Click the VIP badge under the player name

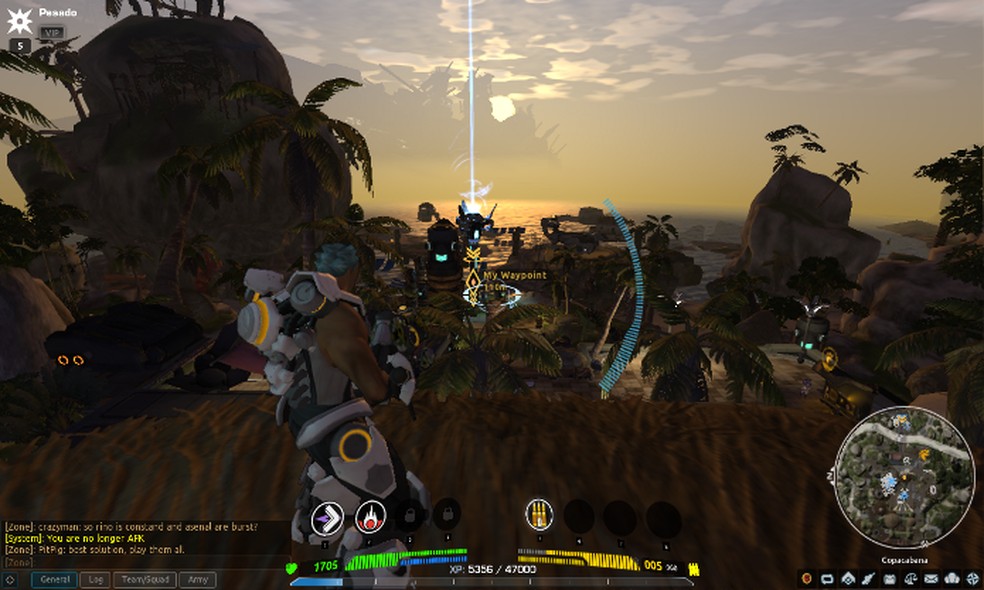pyautogui.click(x=51, y=32)
